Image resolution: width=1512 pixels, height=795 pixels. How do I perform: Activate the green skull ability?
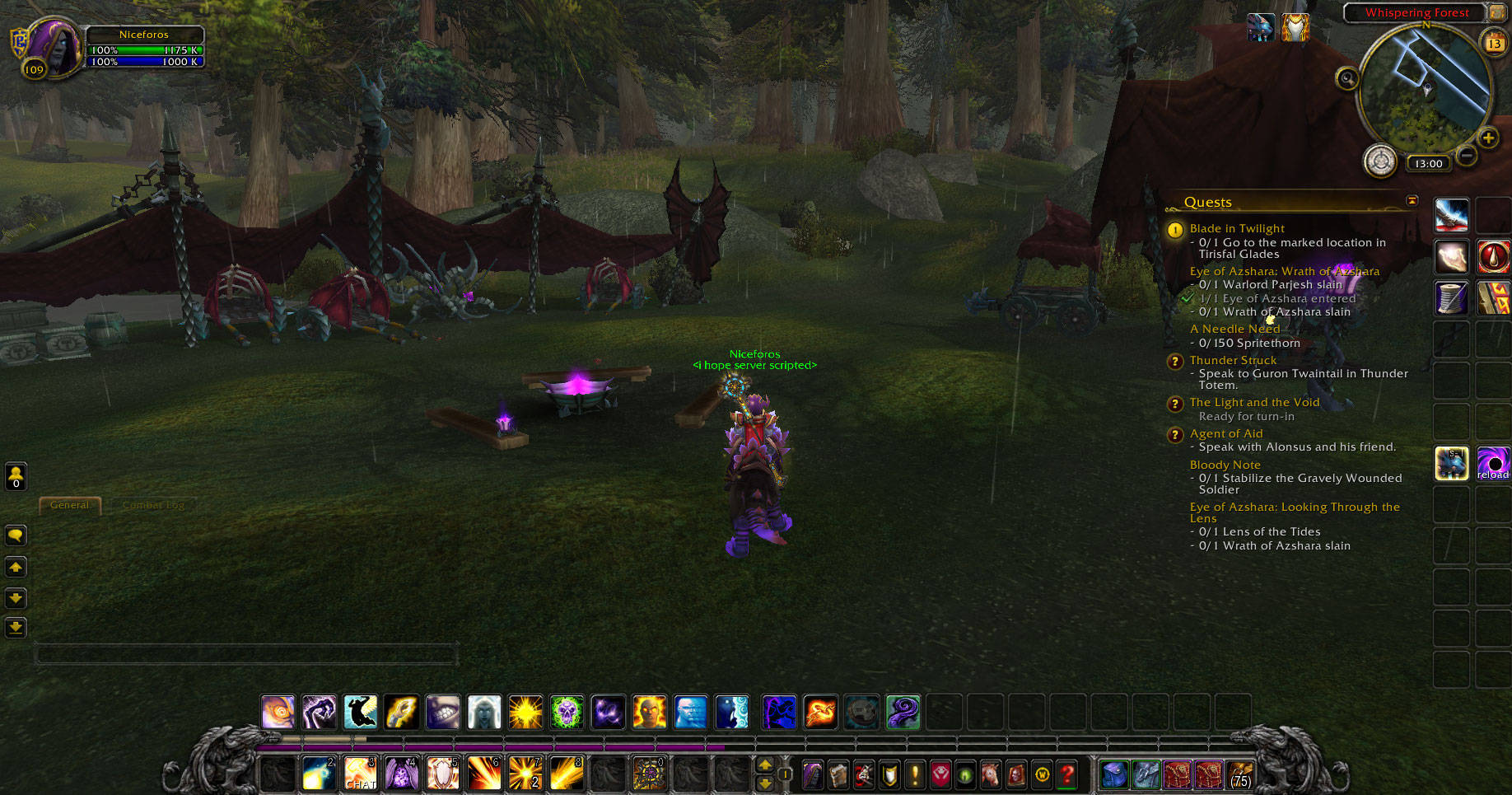[567, 712]
